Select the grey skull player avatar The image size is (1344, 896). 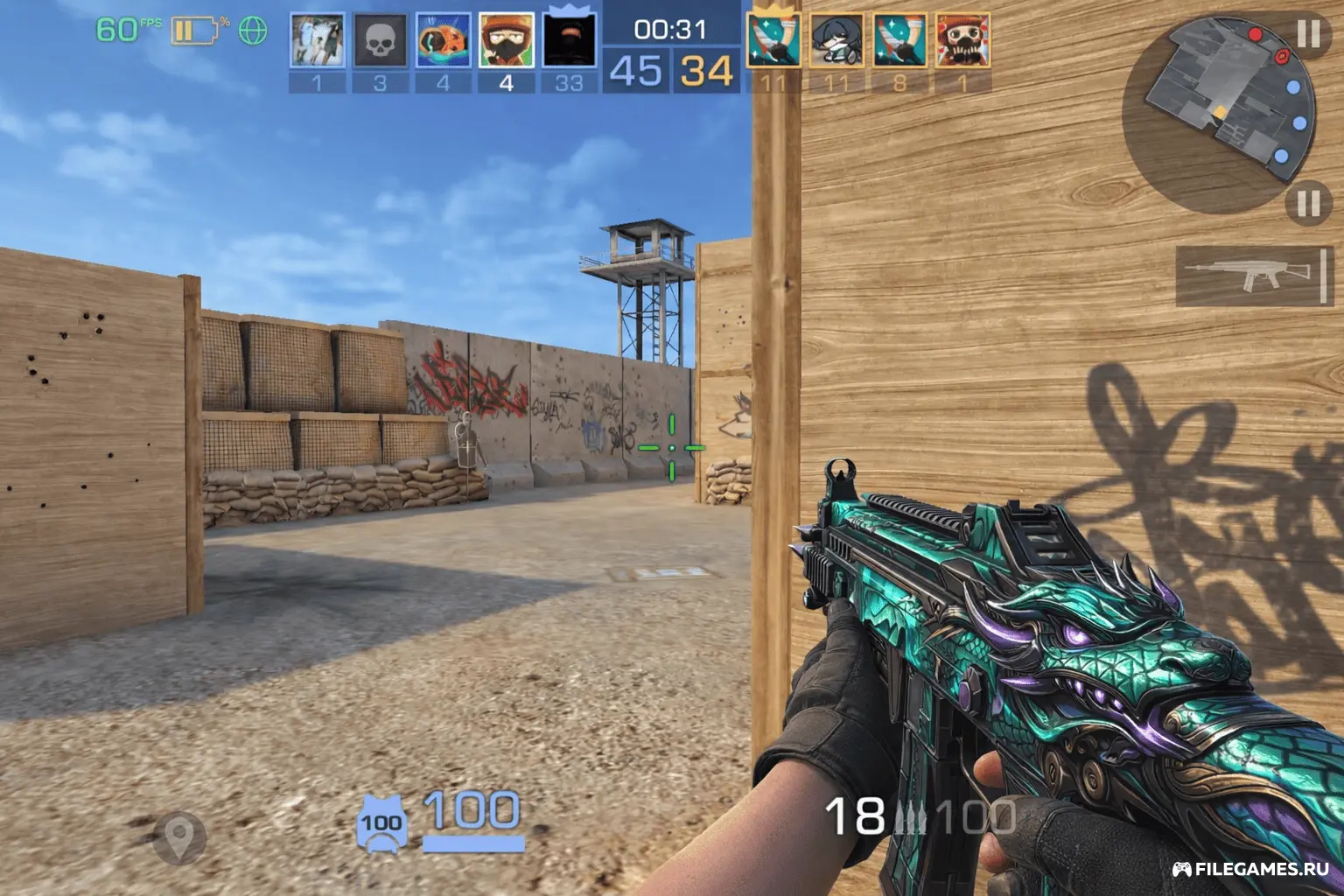point(380,41)
